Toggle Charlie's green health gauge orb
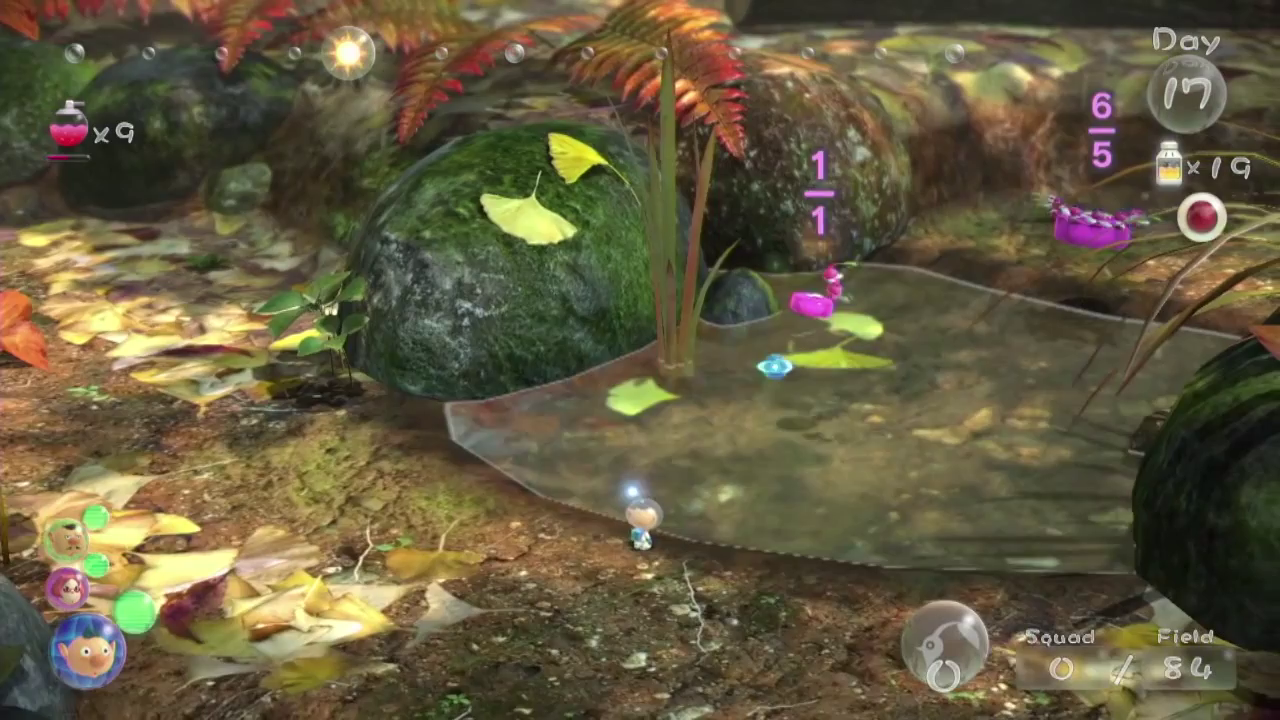 98,518
